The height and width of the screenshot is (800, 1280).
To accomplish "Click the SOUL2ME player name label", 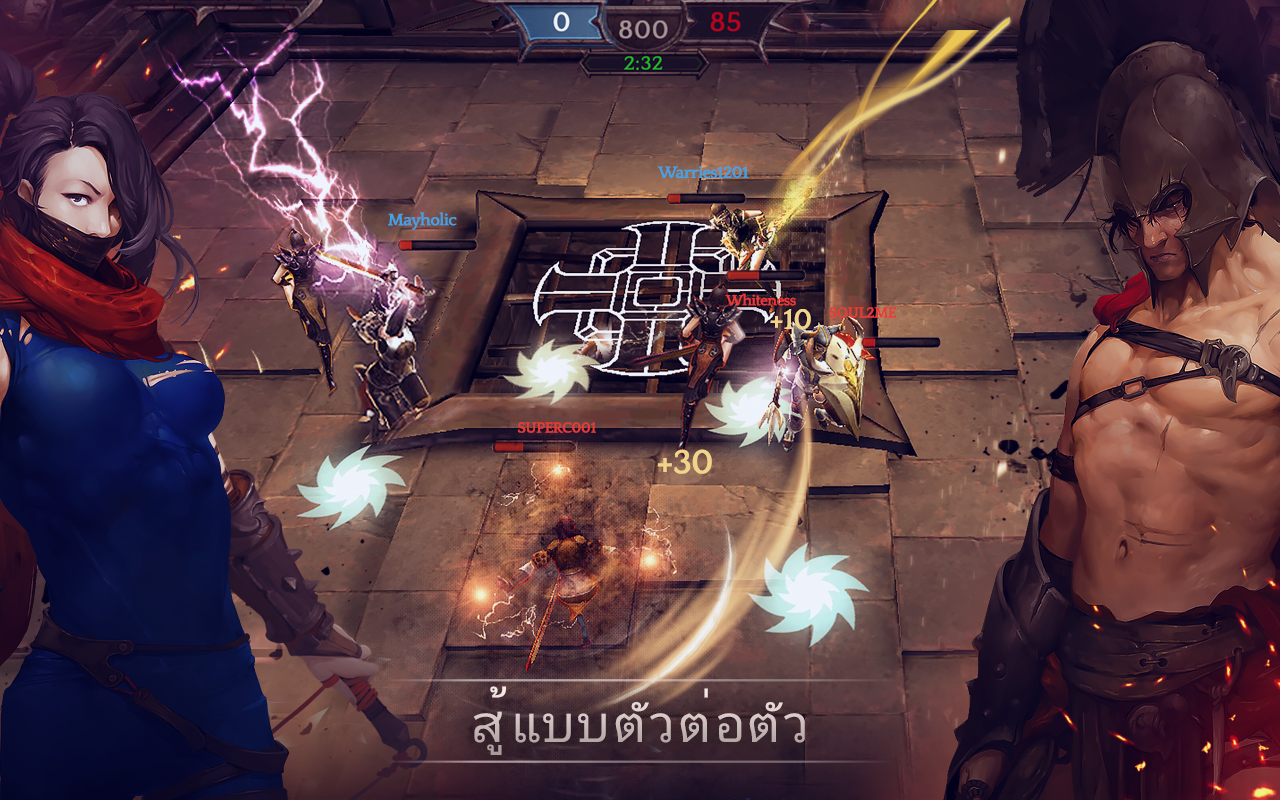I will pyautogui.click(x=861, y=311).
